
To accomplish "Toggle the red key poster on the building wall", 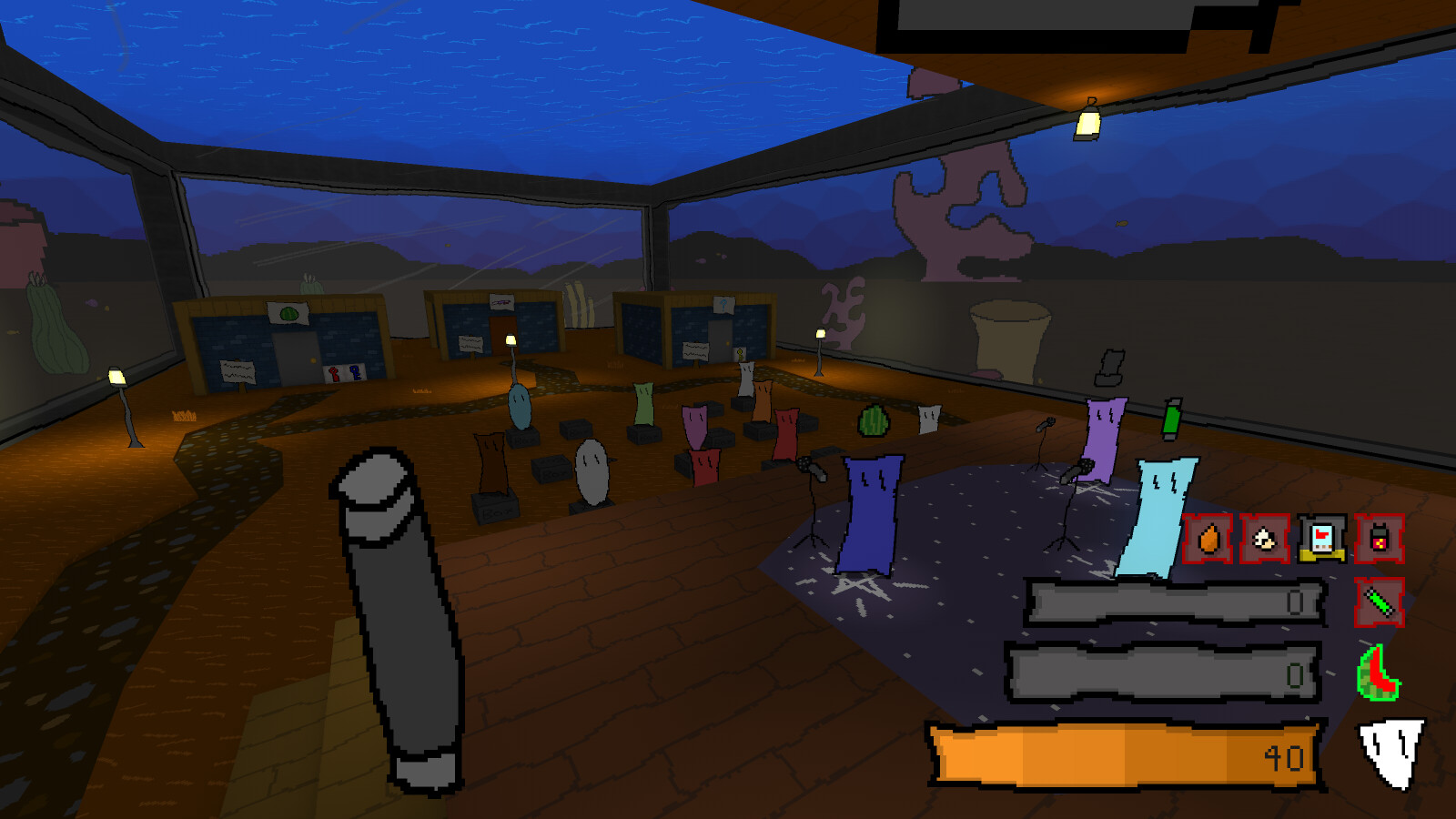I will click(333, 373).
